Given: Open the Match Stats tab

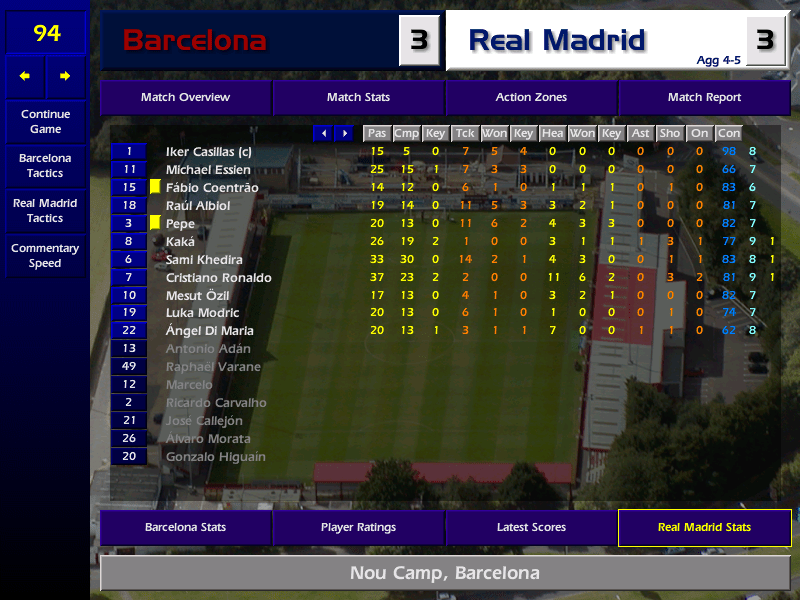Looking at the screenshot, I should point(358,98).
